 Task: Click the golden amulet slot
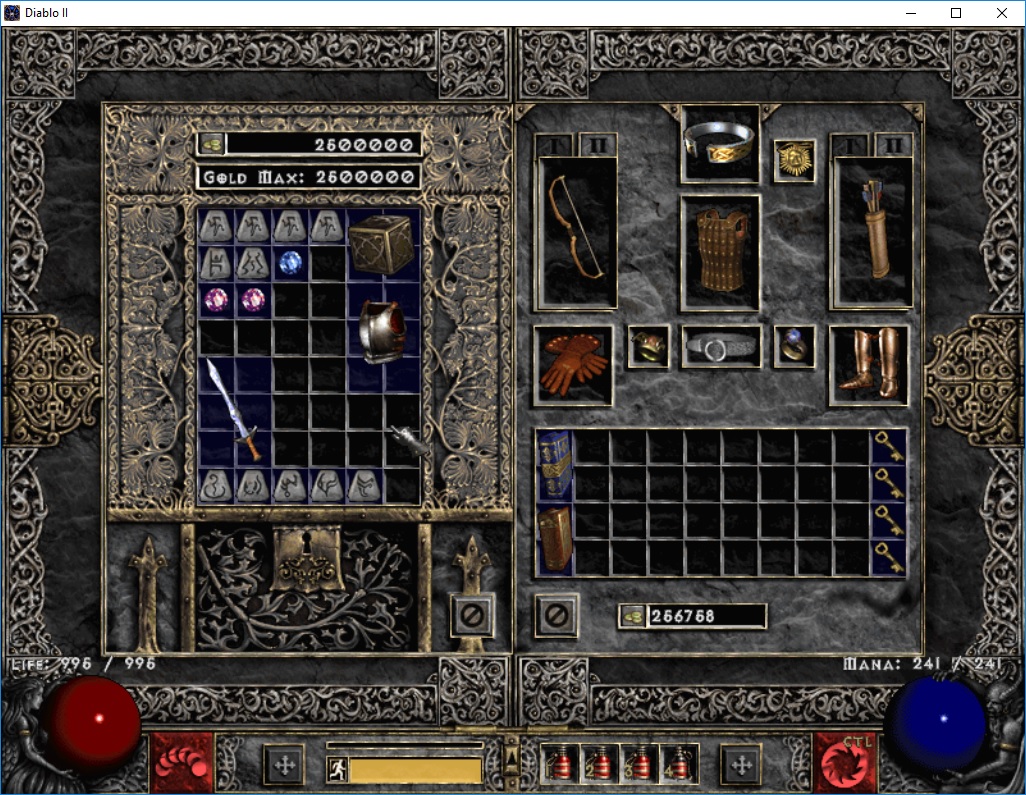794,160
